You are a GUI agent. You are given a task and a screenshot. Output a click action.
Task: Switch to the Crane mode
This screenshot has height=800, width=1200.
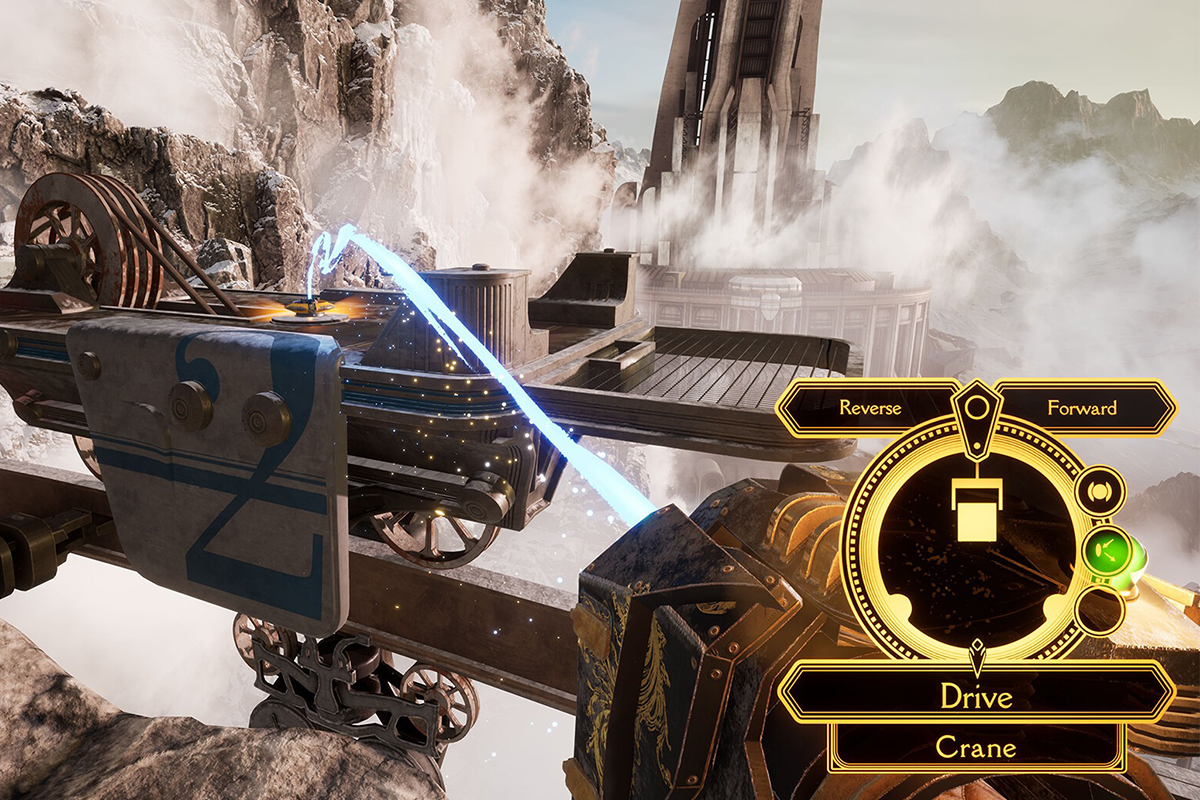point(976,747)
